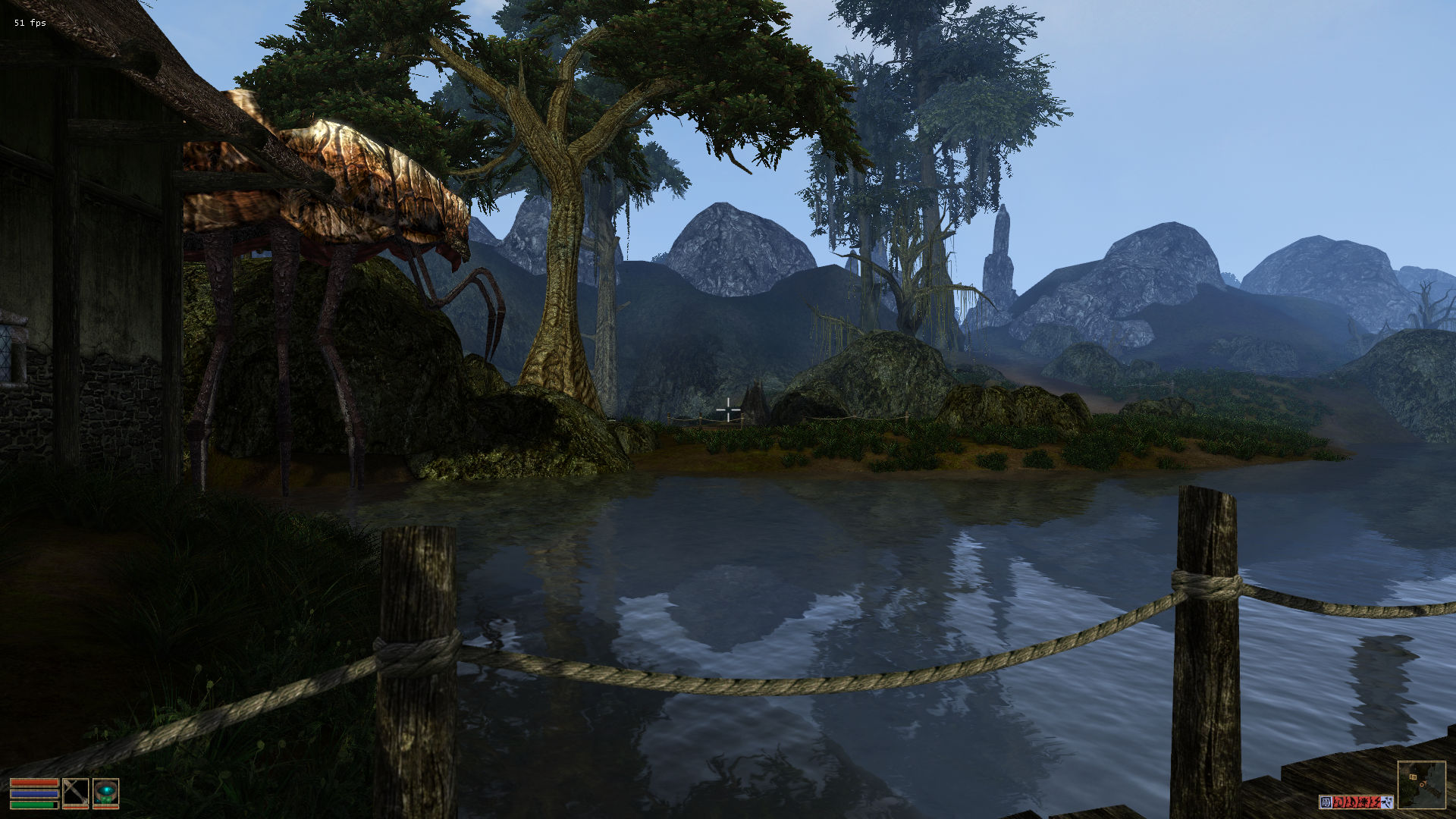Open the minimap in the corner
Viewport: 1456px width, 819px height.
point(1421,784)
